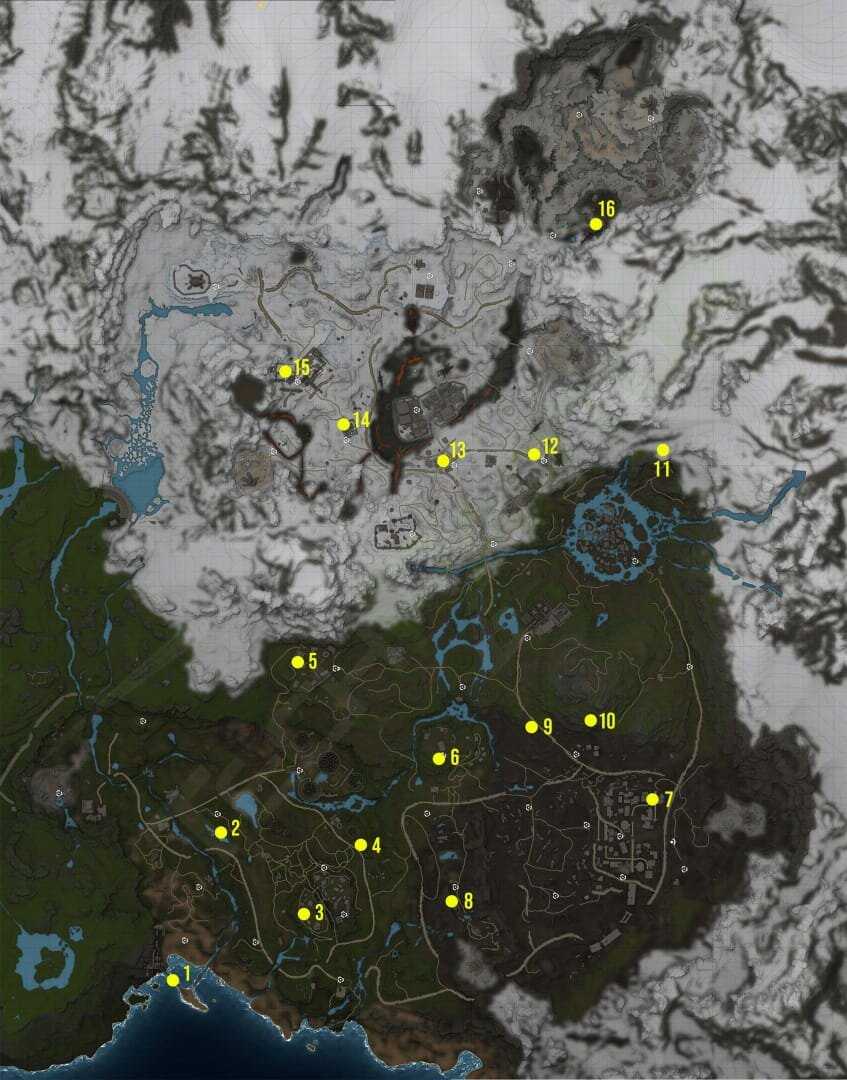Select location marker 4
Screen dimensions: 847x1080
click(x=361, y=845)
